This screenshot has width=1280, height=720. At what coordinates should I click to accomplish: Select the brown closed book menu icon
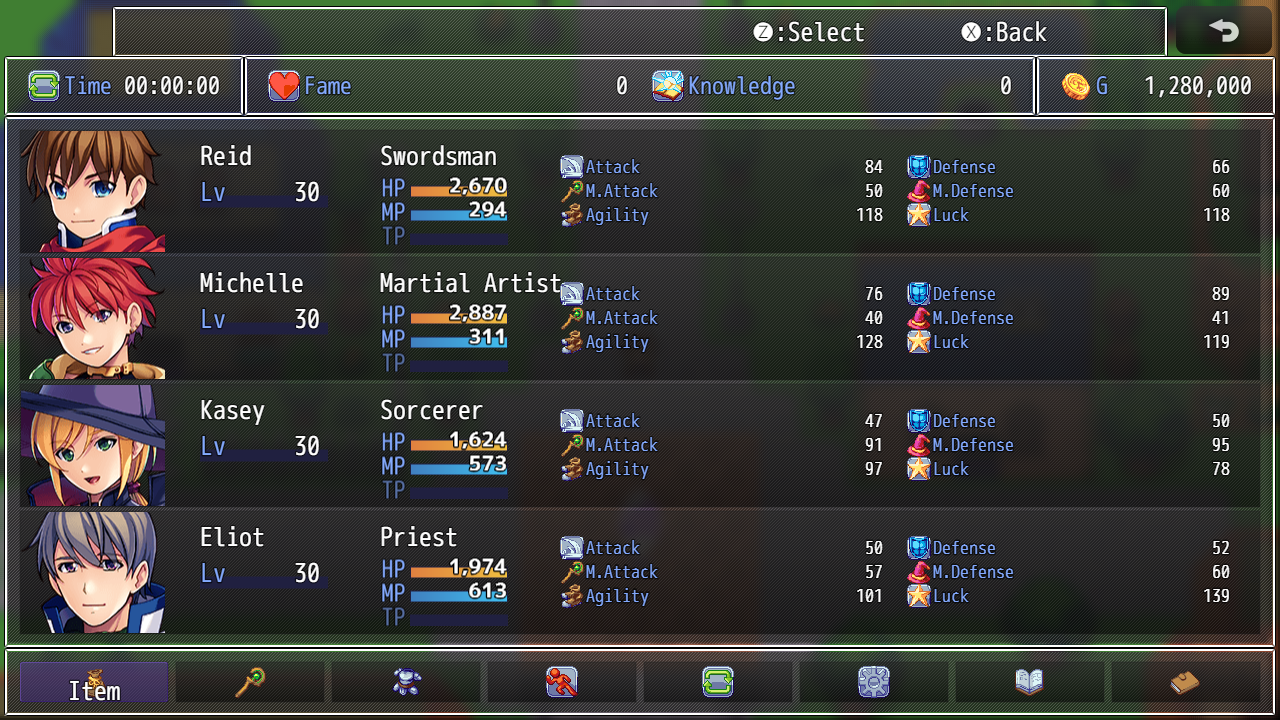click(1186, 682)
